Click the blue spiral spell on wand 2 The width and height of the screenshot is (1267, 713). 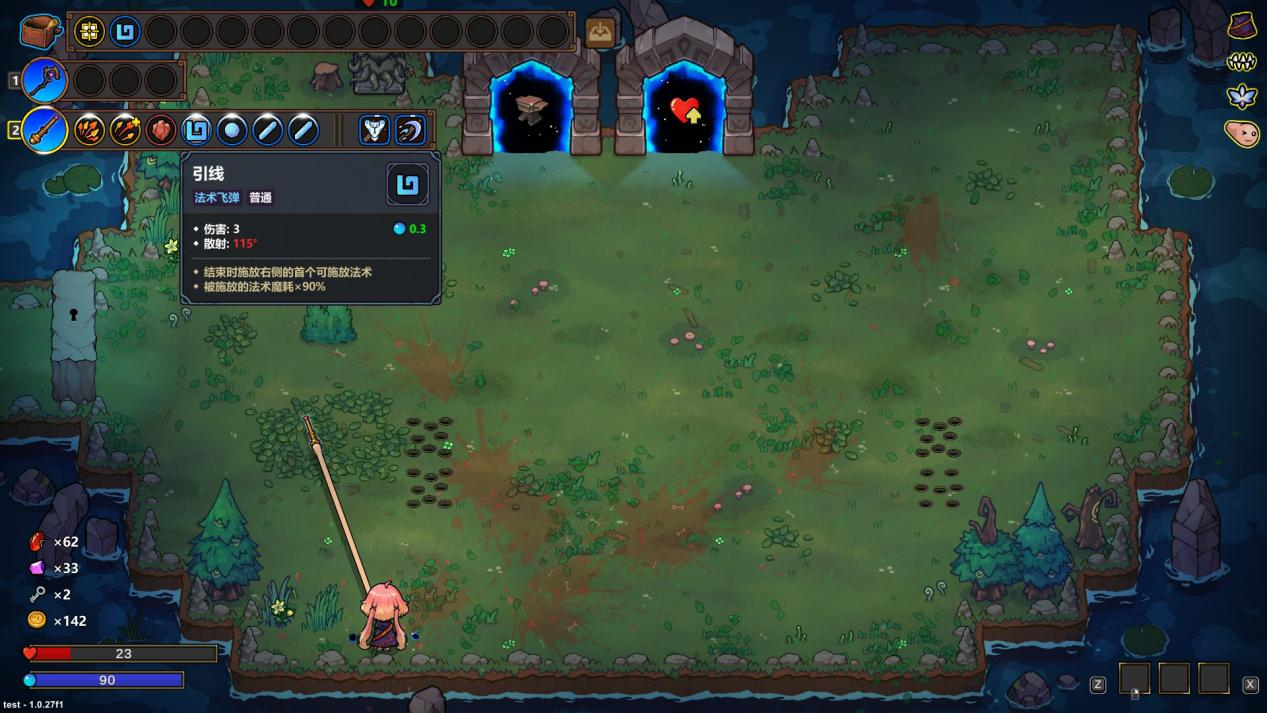point(197,130)
